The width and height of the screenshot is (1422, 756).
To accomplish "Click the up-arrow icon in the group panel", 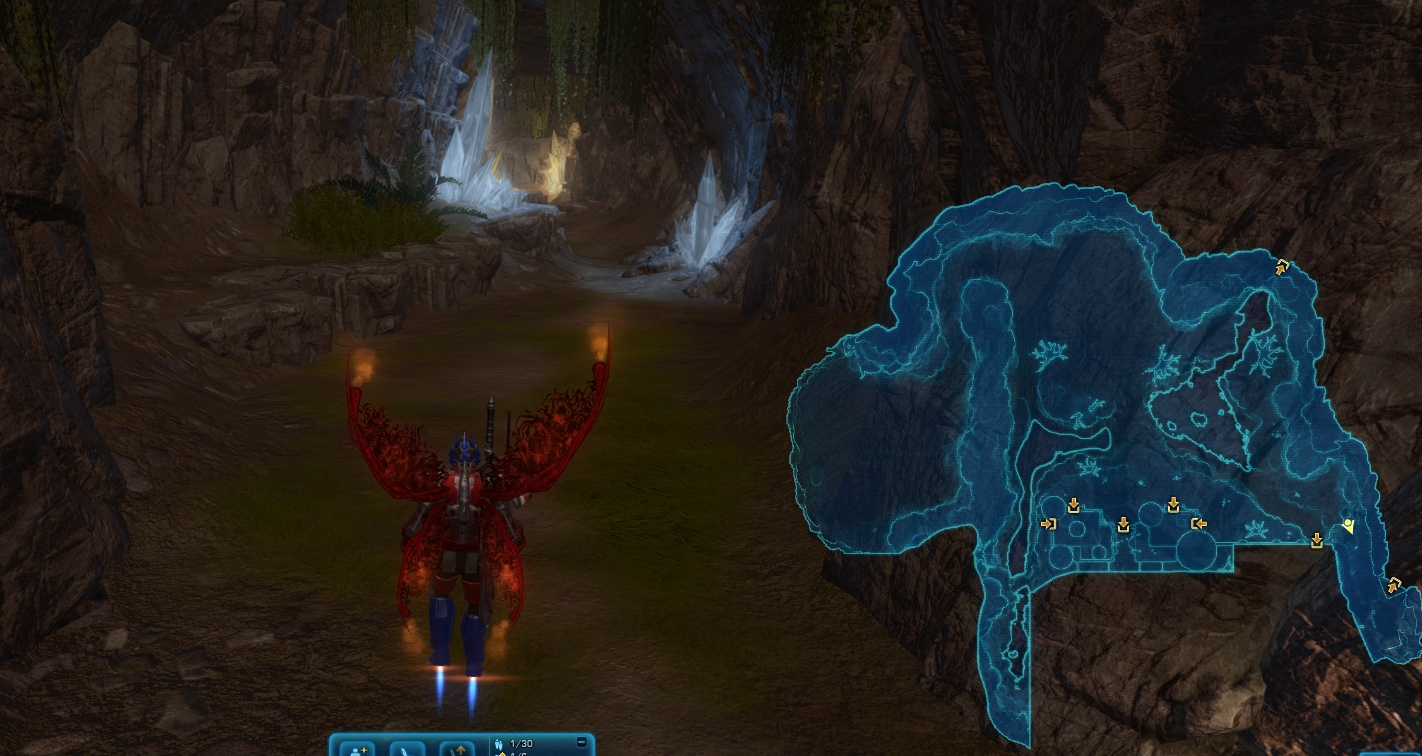I will pos(458,748).
